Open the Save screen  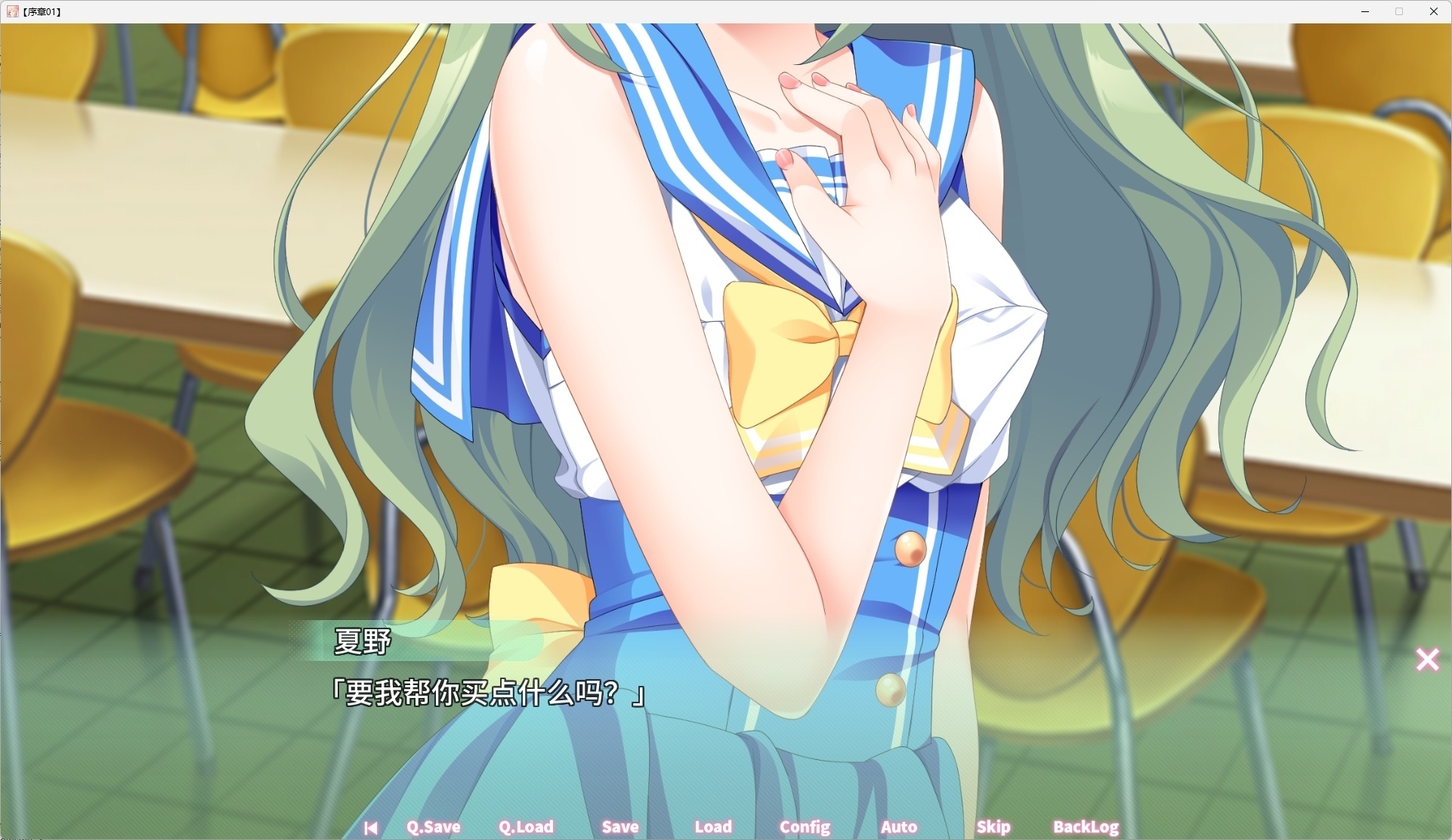620,827
